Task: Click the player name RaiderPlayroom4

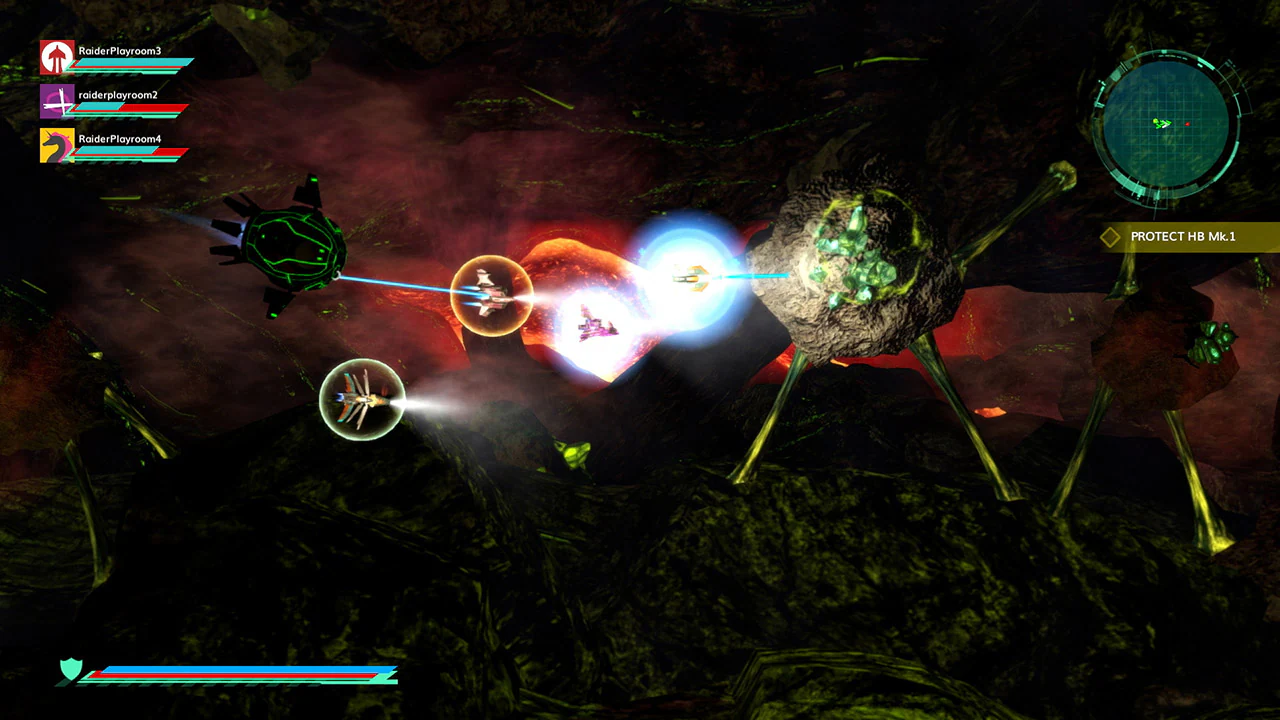Action: [x=118, y=138]
